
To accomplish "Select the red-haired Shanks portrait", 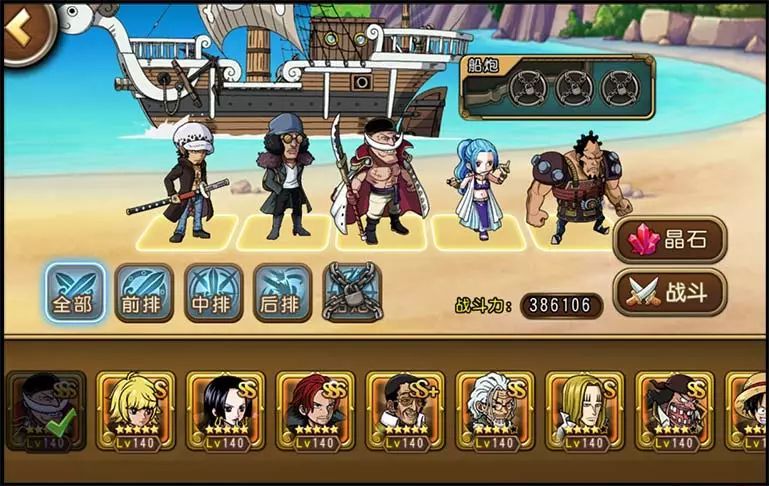I will point(315,410).
